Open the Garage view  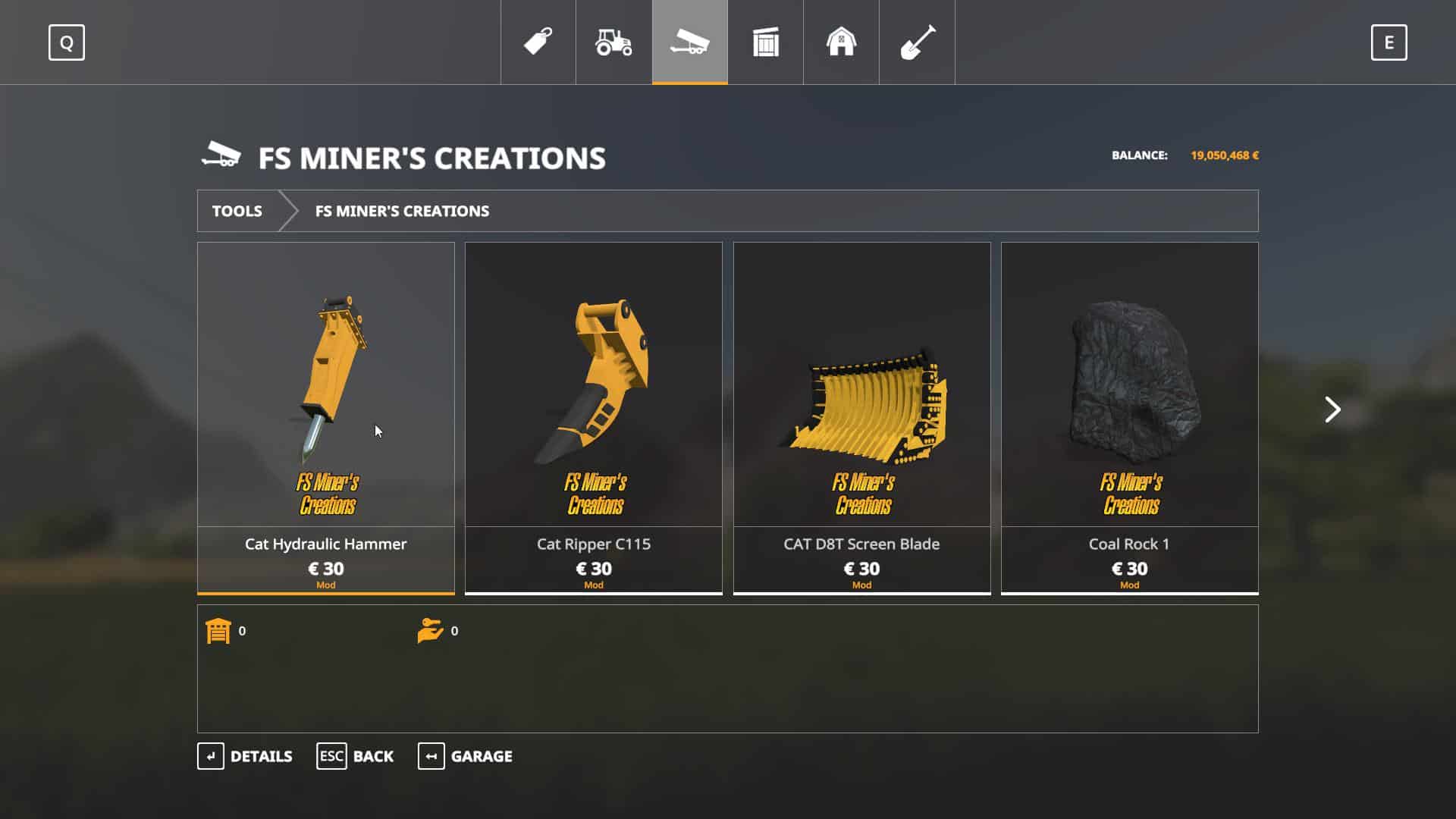[465, 756]
